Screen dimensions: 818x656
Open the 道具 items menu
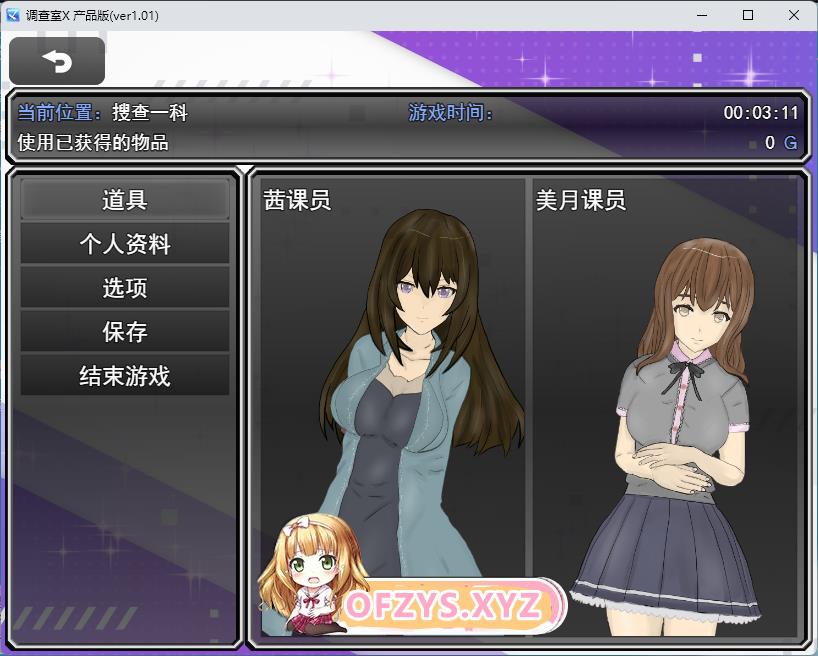click(125, 200)
